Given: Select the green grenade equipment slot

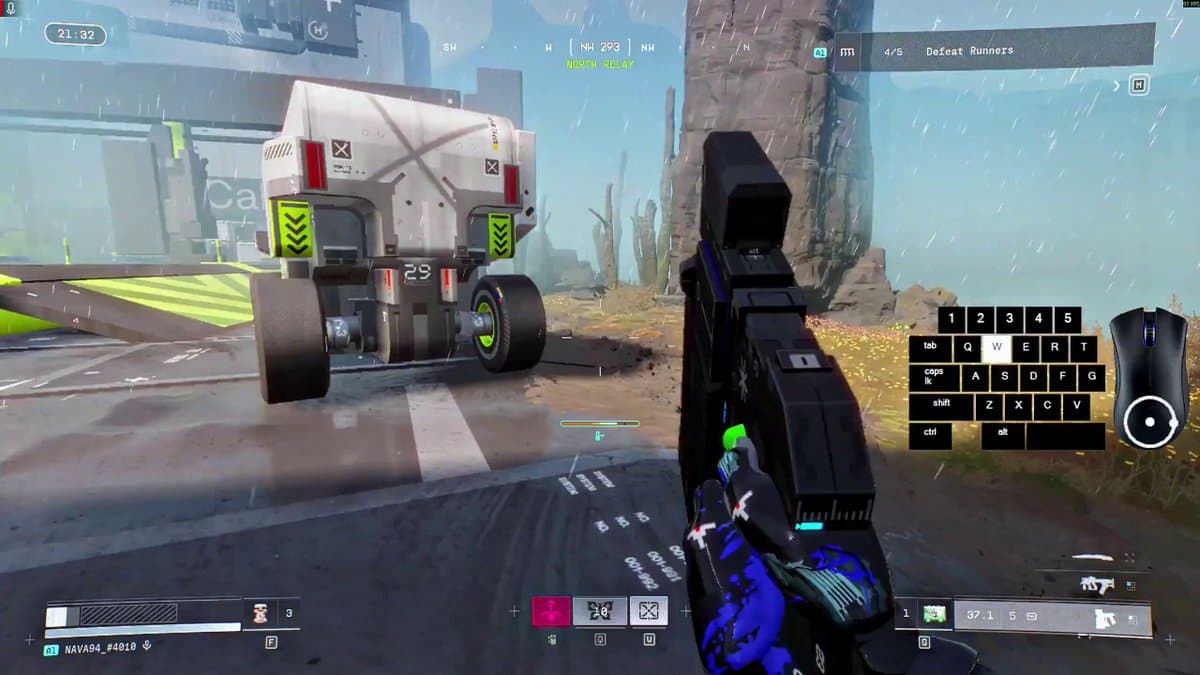Looking at the screenshot, I should click(934, 613).
